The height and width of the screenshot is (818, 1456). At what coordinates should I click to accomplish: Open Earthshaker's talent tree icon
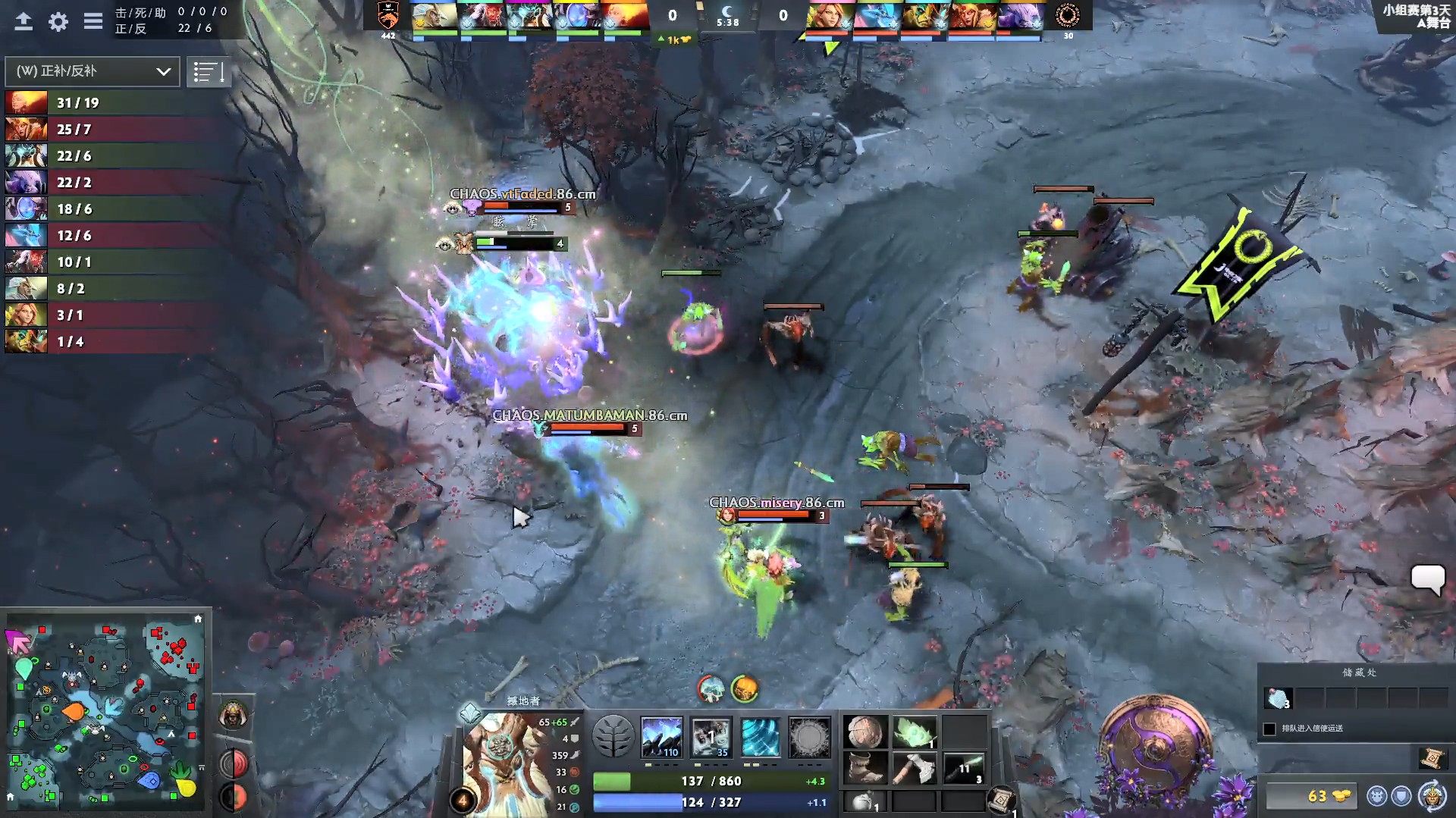[613, 737]
